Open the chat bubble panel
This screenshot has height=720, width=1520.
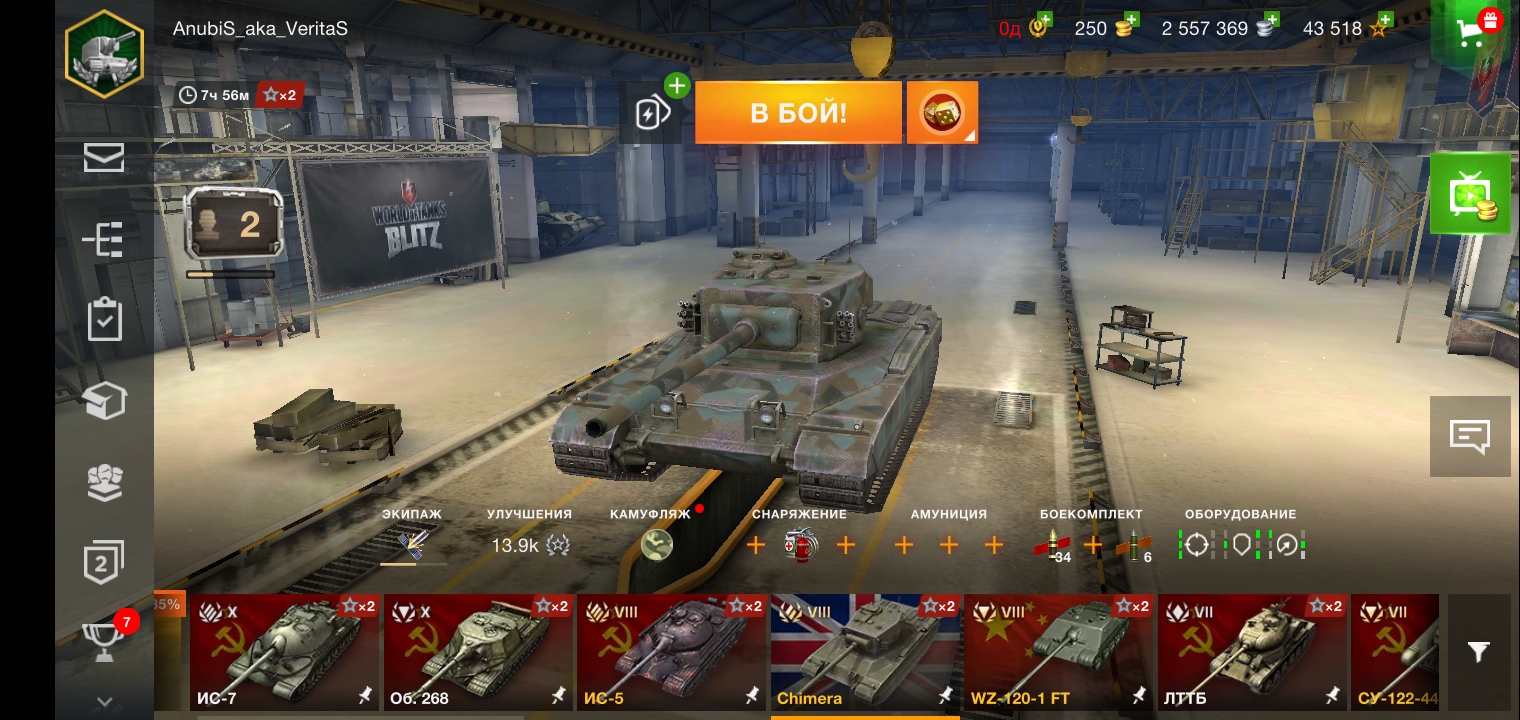pyautogui.click(x=1470, y=435)
